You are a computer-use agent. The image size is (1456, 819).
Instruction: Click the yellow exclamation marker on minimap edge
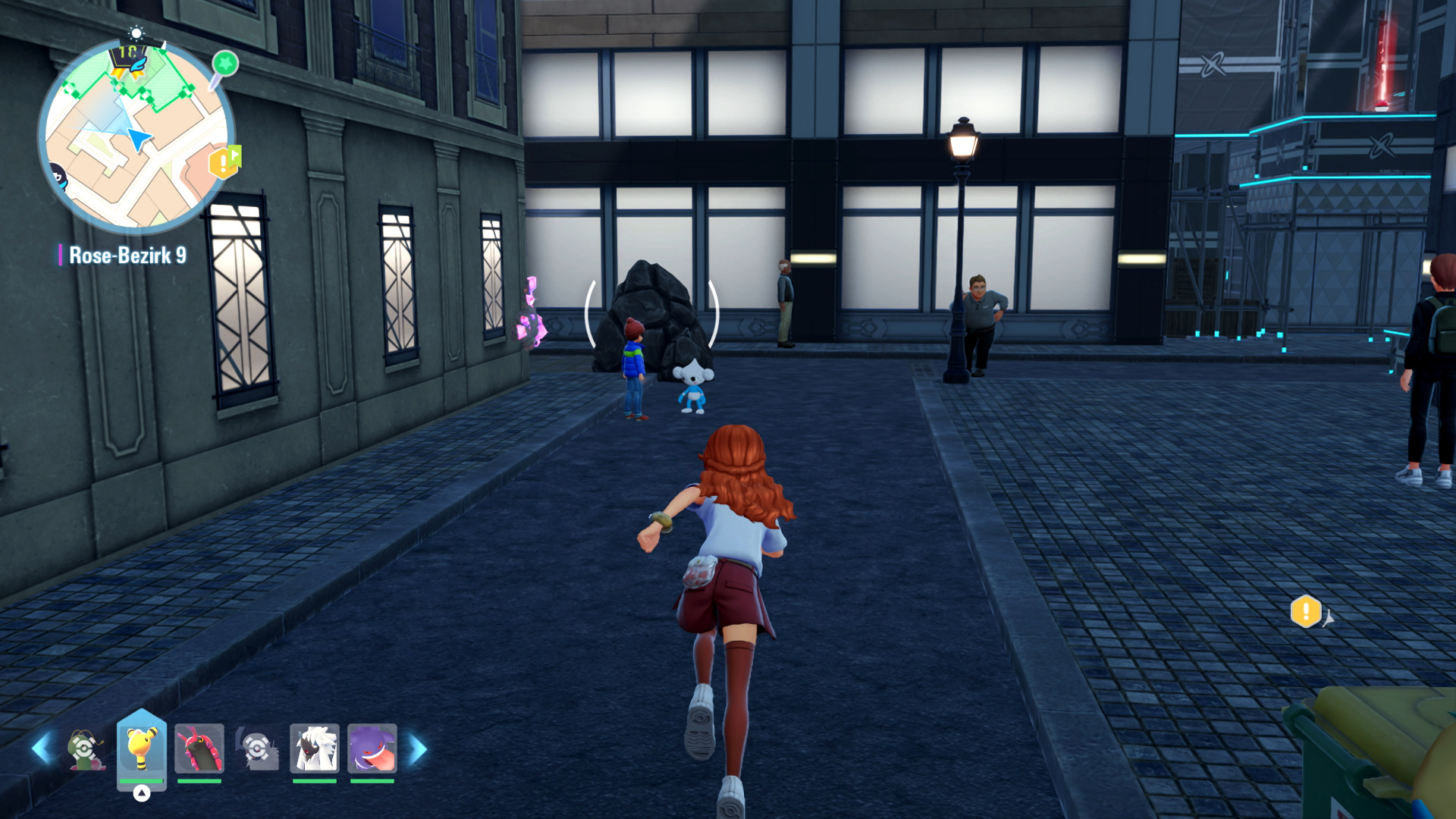click(x=223, y=162)
